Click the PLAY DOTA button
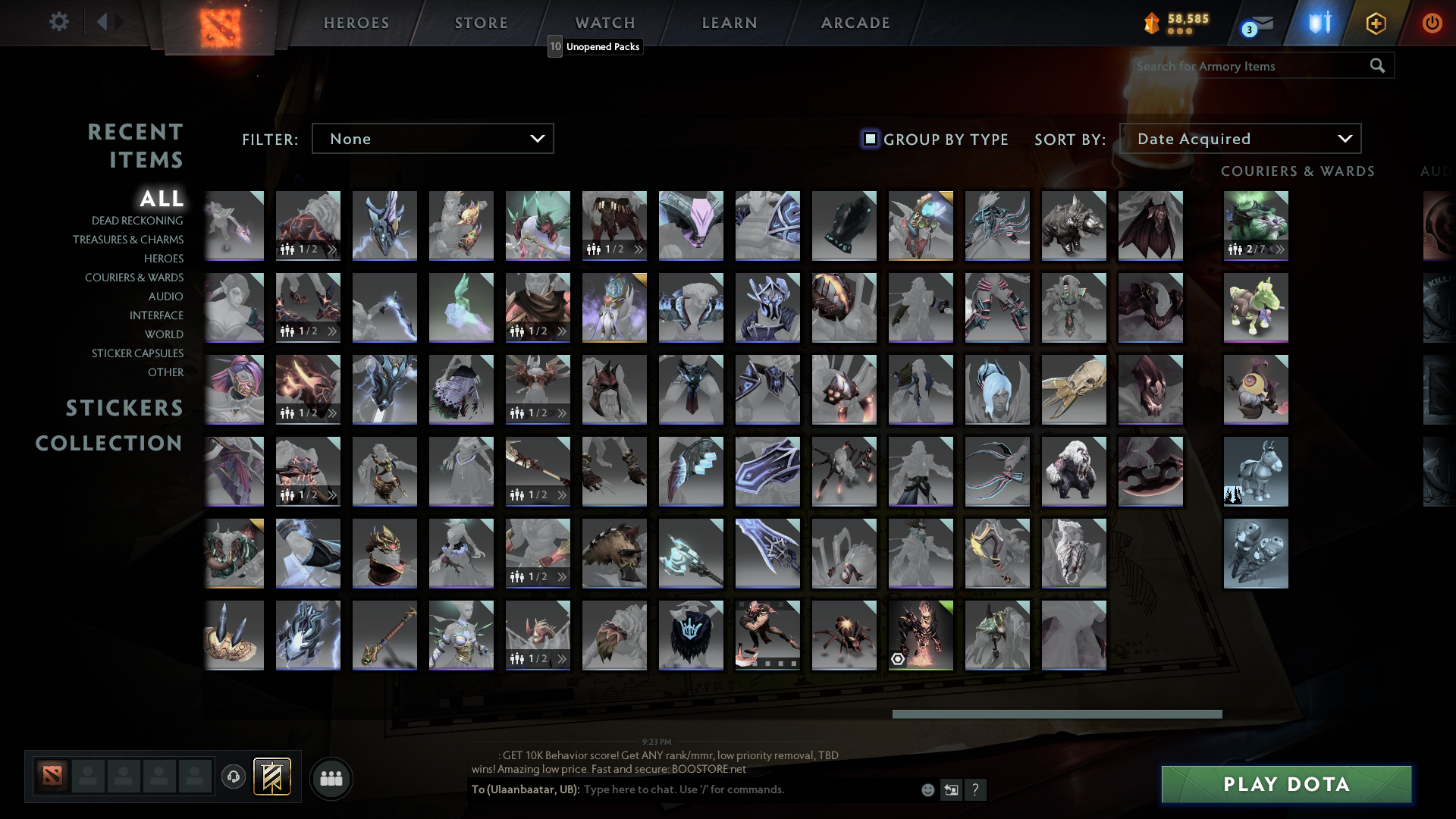Image resolution: width=1456 pixels, height=819 pixels. (1286, 784)
